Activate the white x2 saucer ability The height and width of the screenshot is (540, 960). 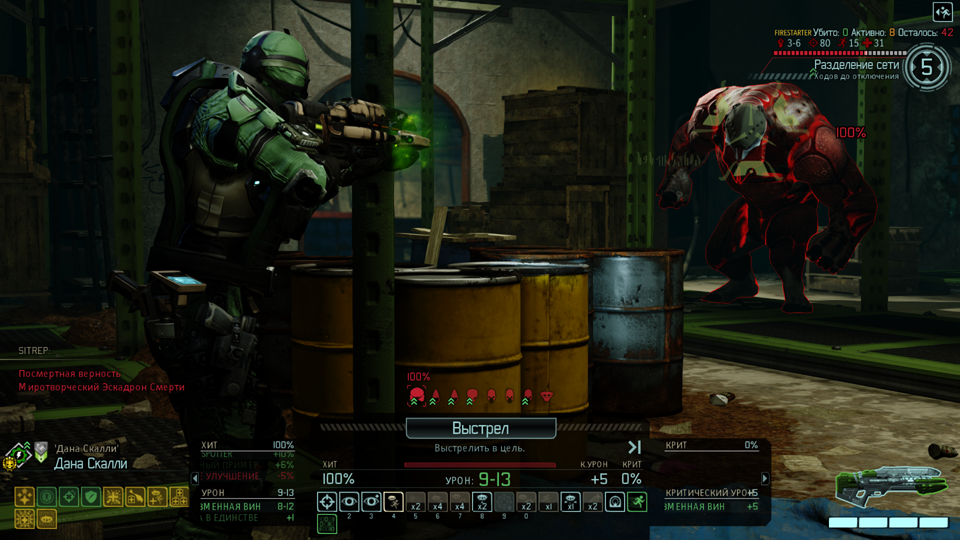tap(483, 502)
